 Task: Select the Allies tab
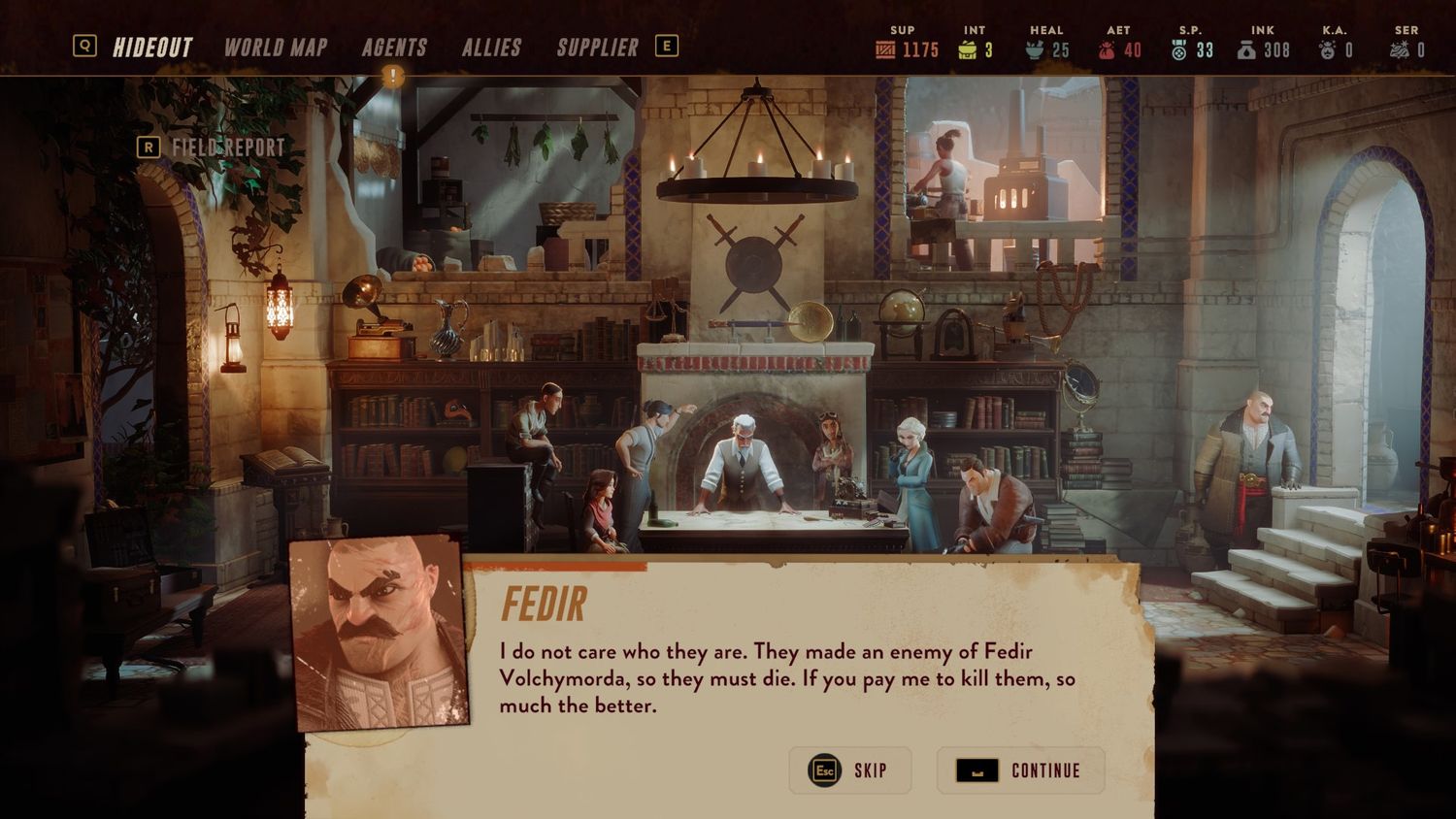click(x=491, y=48)
